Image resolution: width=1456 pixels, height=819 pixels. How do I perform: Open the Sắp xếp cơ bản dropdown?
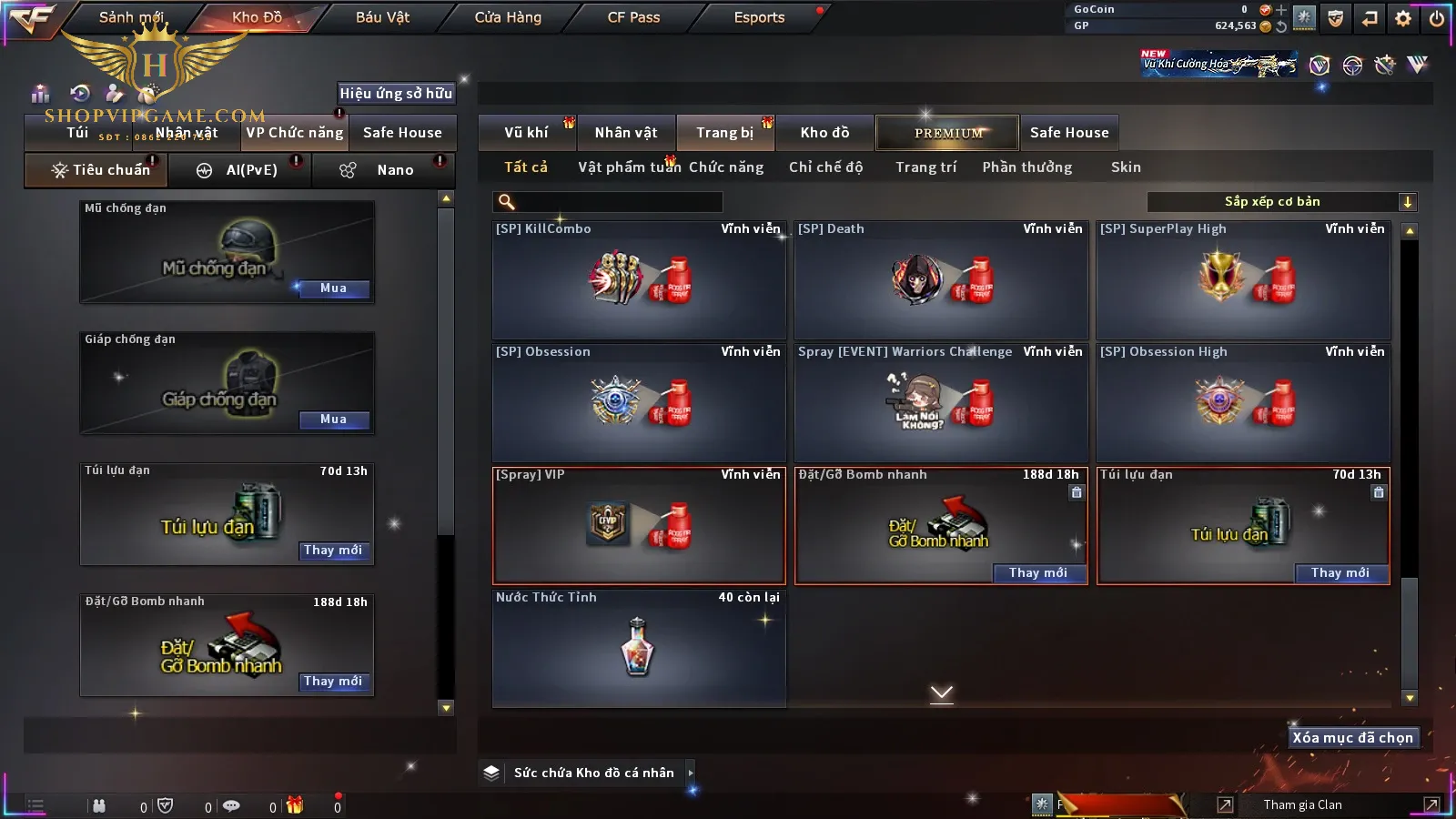click(x=1281, y=202)
